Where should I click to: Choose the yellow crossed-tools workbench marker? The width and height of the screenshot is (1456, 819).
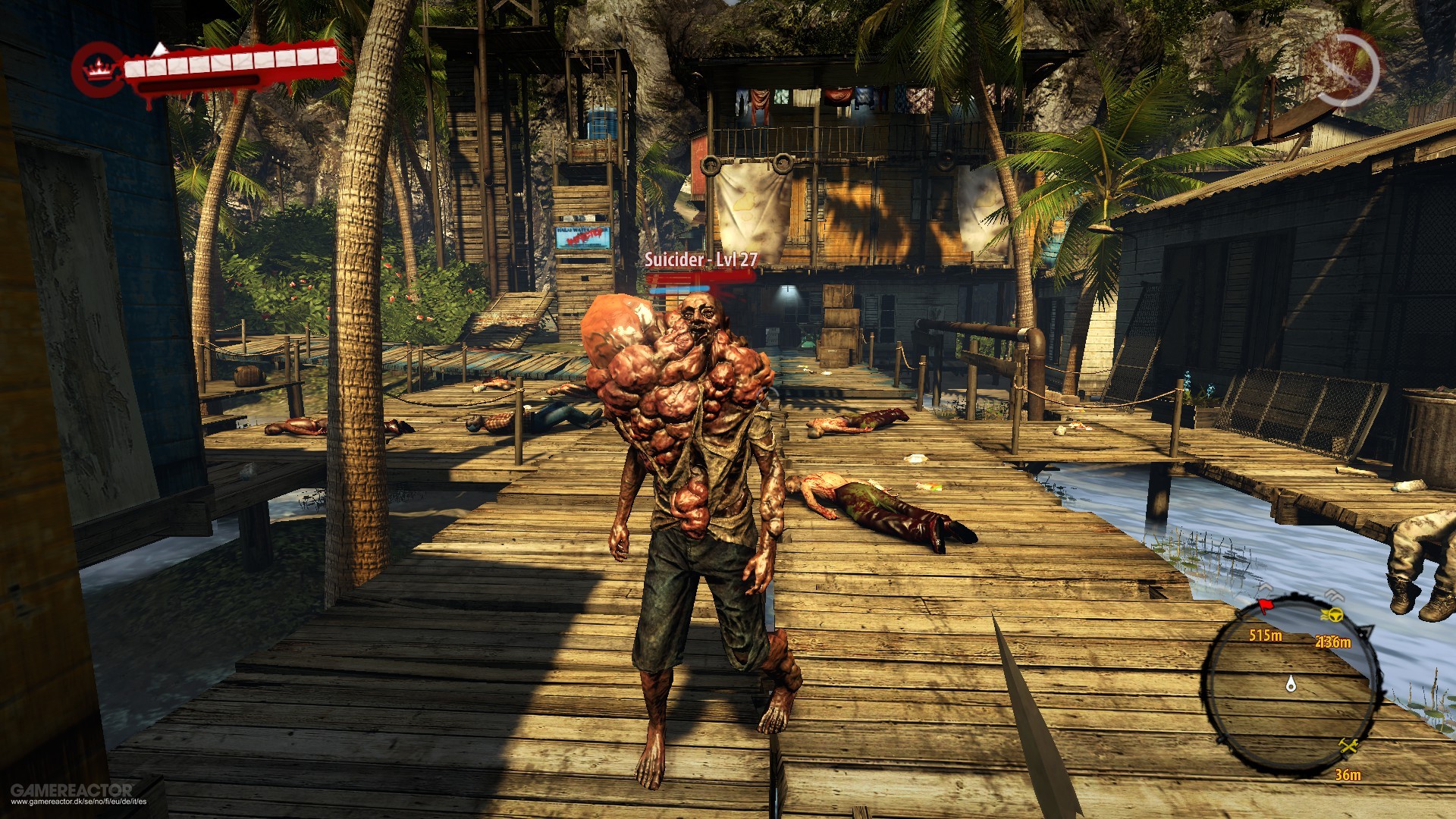coord(1348,746)
